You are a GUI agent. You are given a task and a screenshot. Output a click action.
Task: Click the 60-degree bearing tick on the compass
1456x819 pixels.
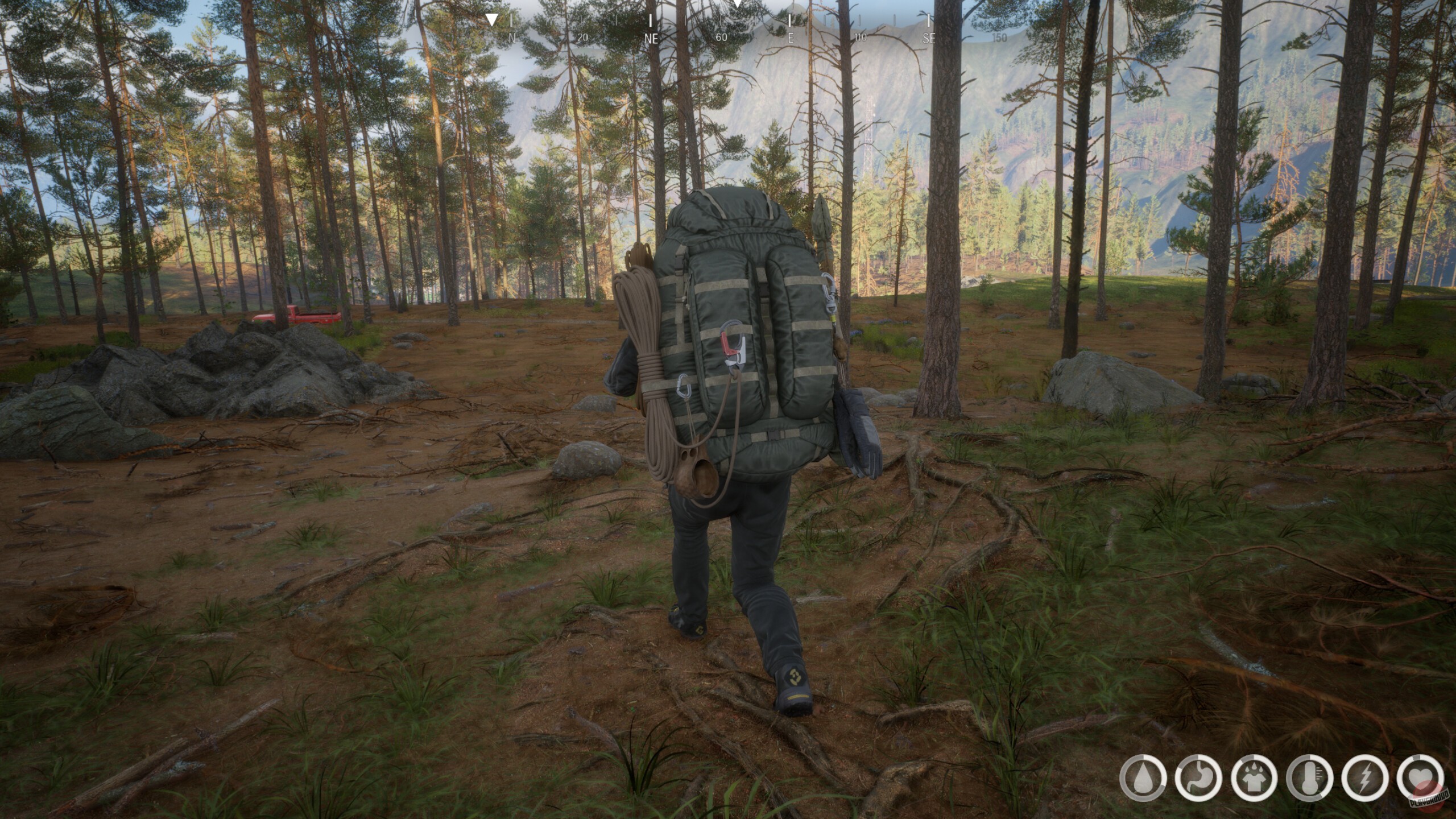coord(721,37)
